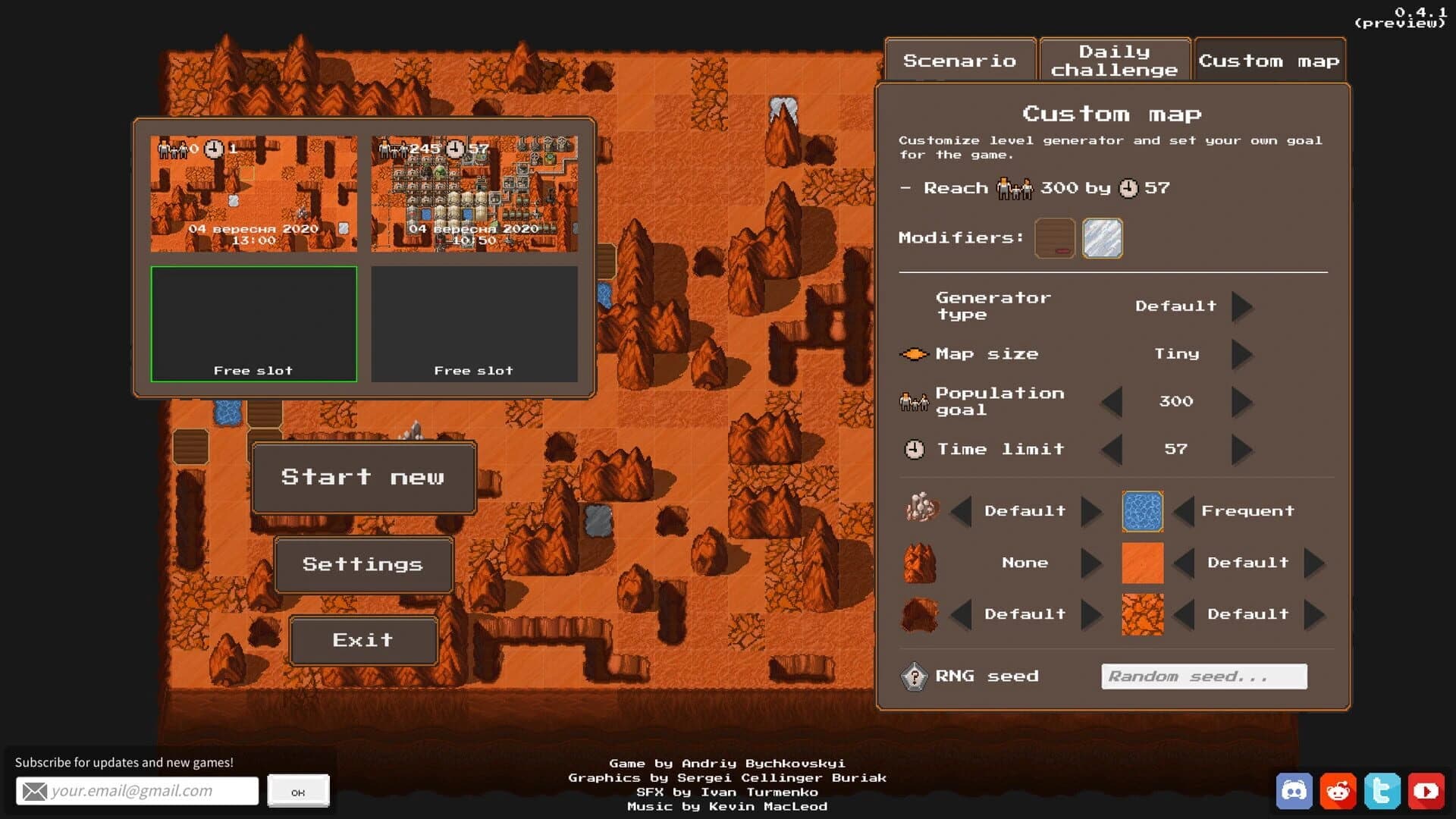The width and height of the screenshot is (1456, 819).
Task: Click the ground terrain tile swatch
Action: point(1142,562)
